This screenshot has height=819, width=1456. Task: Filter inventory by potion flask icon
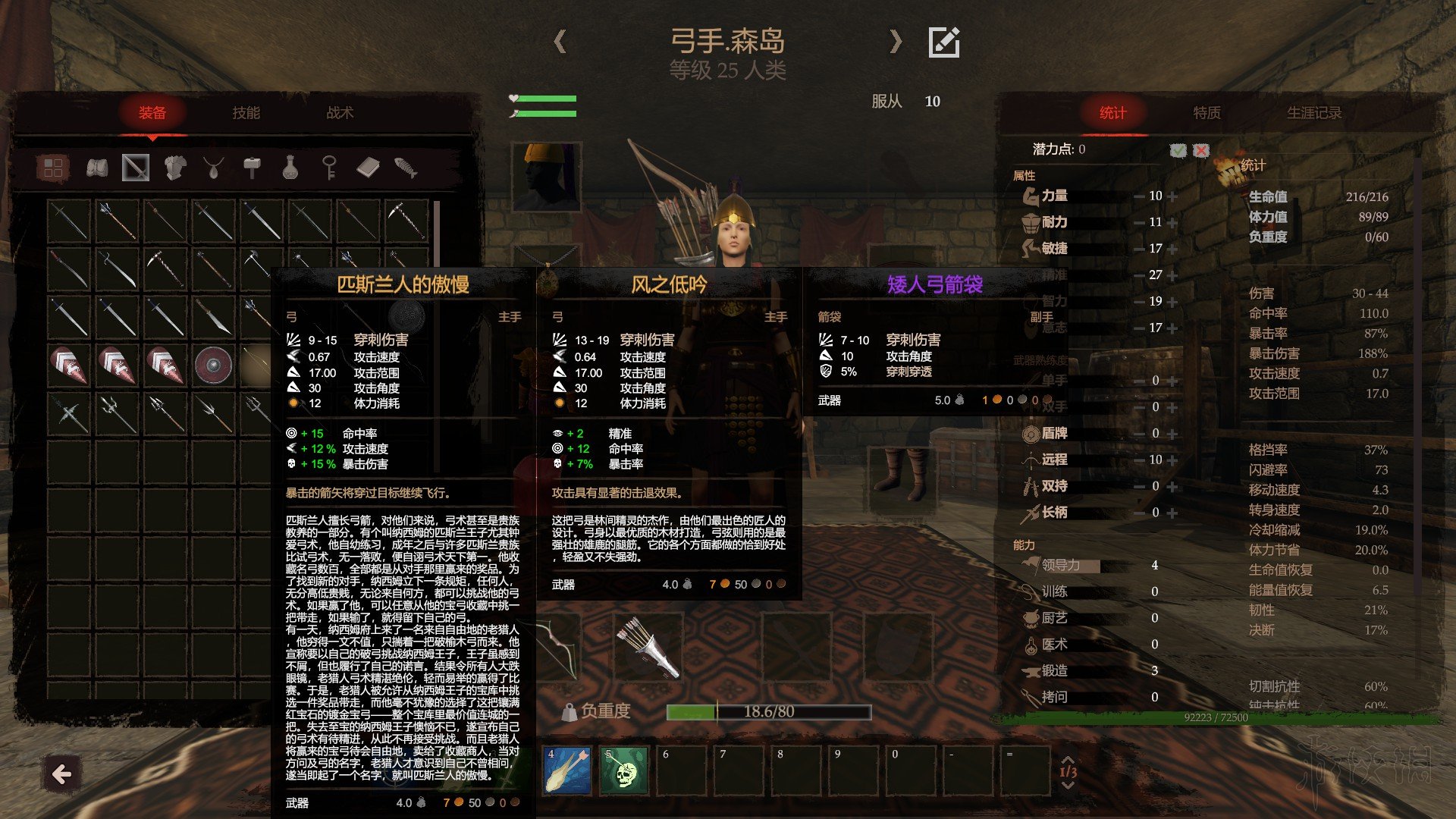point(290,168)
